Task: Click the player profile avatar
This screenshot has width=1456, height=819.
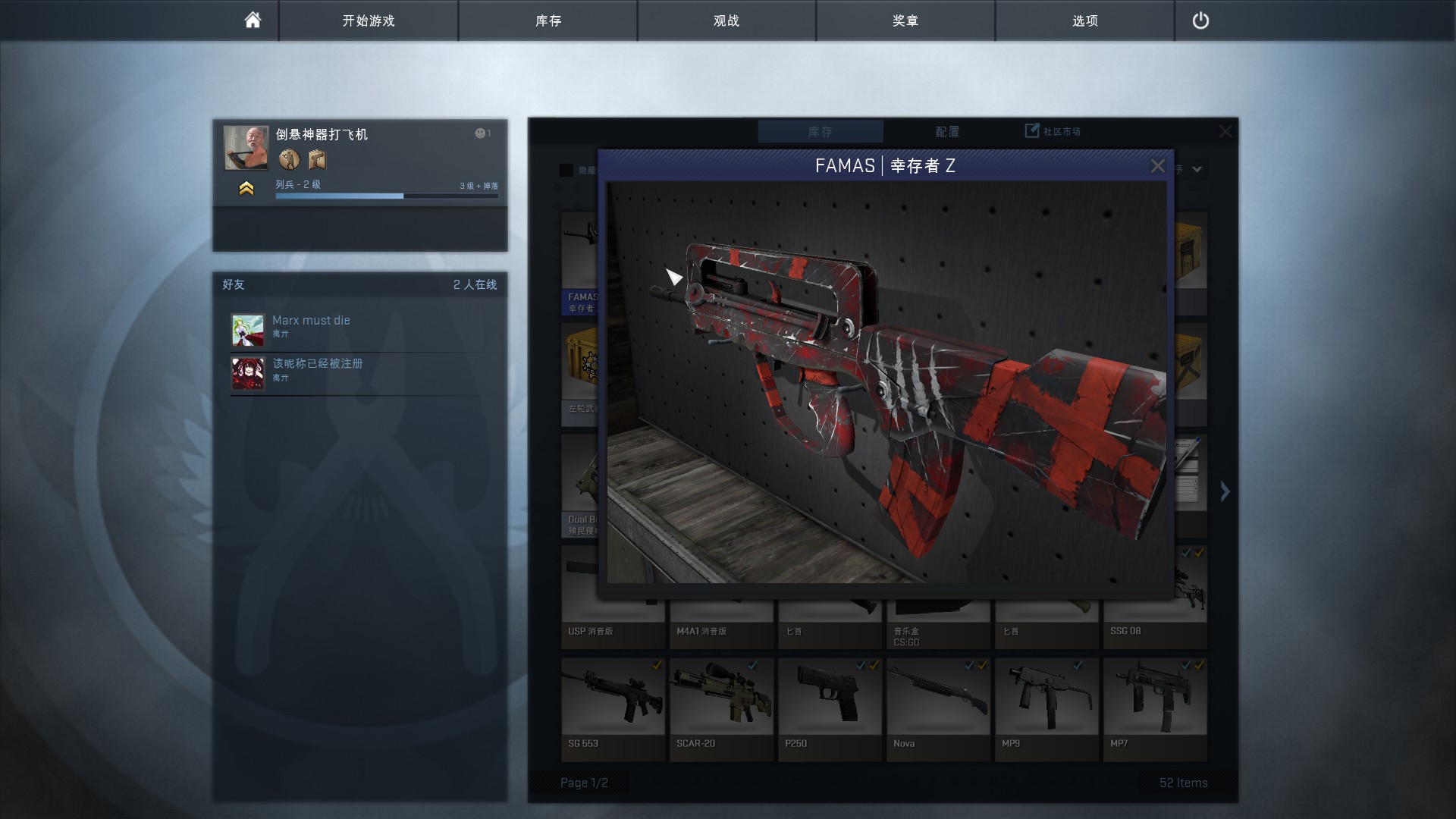Action: tap(246, 148)
